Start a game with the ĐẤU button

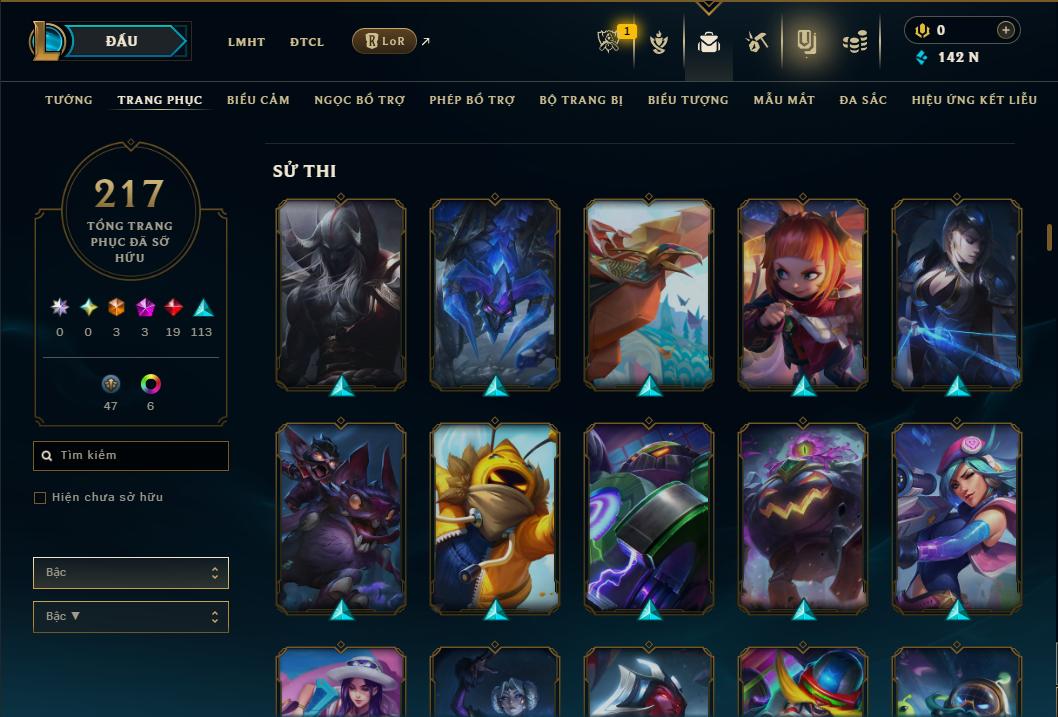click(122, 41)
